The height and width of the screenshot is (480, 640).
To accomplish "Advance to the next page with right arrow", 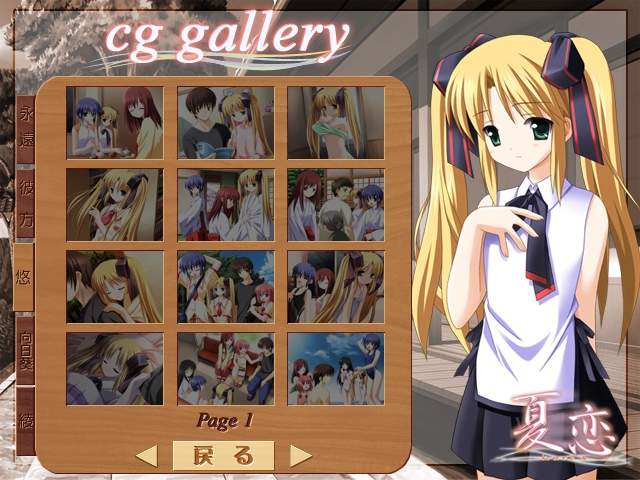I will pyautogui.click(x=300, y=456).
